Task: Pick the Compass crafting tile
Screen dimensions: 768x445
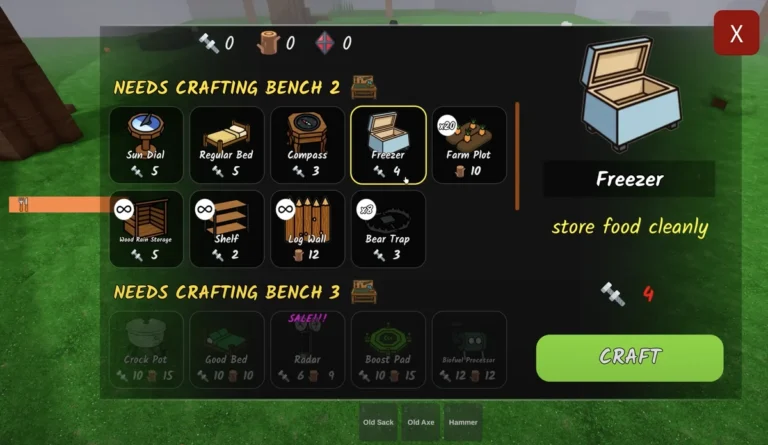Action: [x=307, y=145]
